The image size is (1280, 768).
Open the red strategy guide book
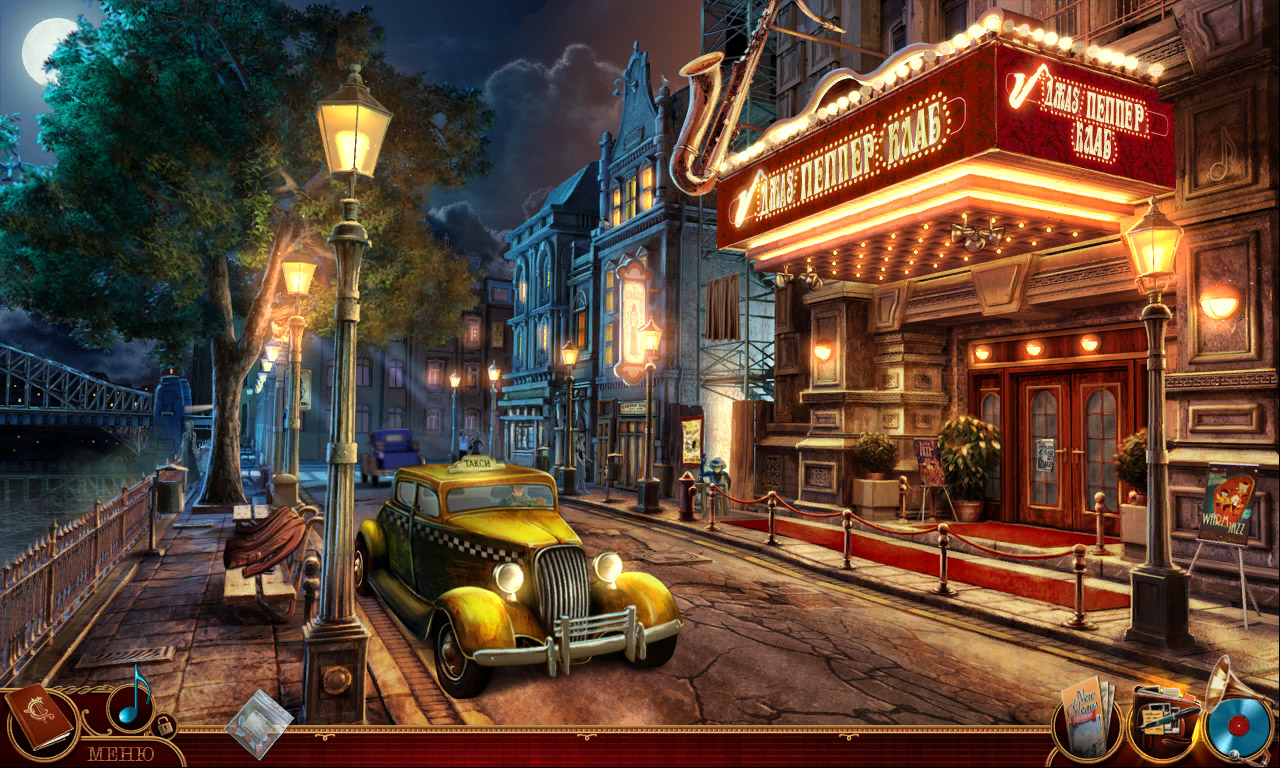point(40,715)
